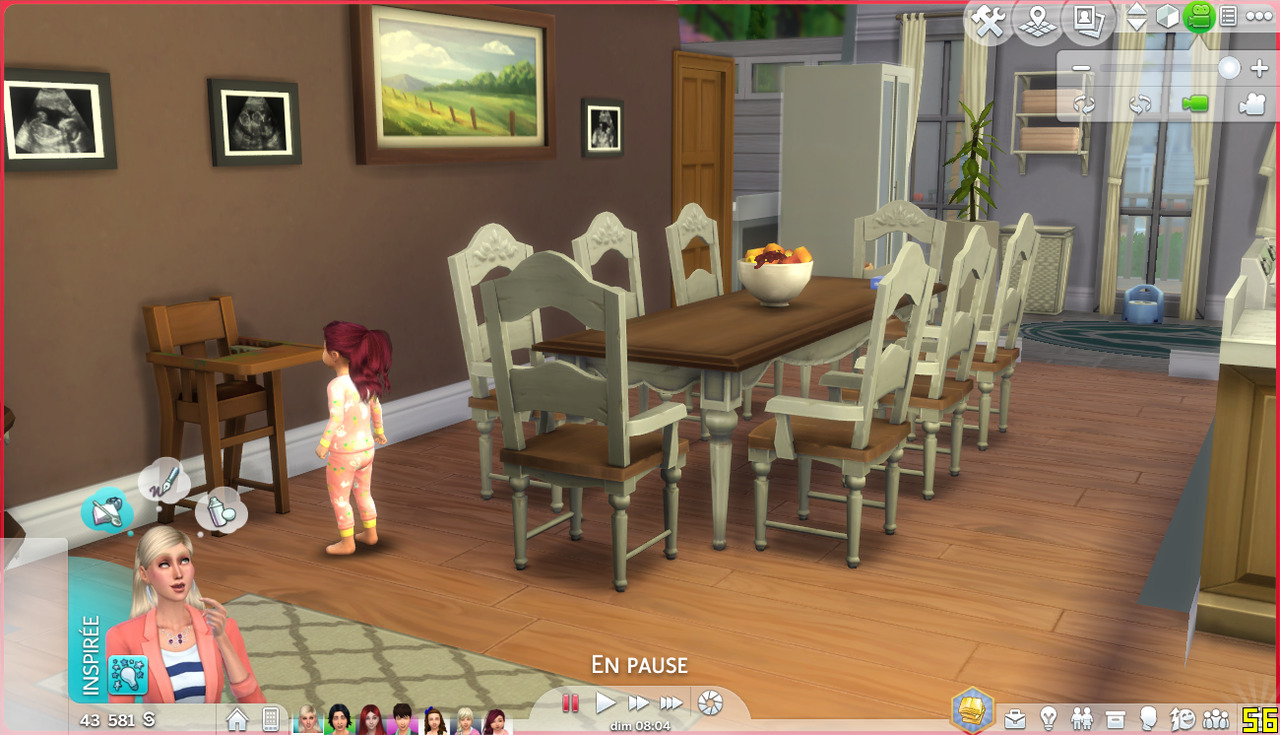The image size is (1280, 735).
Task: Click the pause button
Action: click(571, 703)
